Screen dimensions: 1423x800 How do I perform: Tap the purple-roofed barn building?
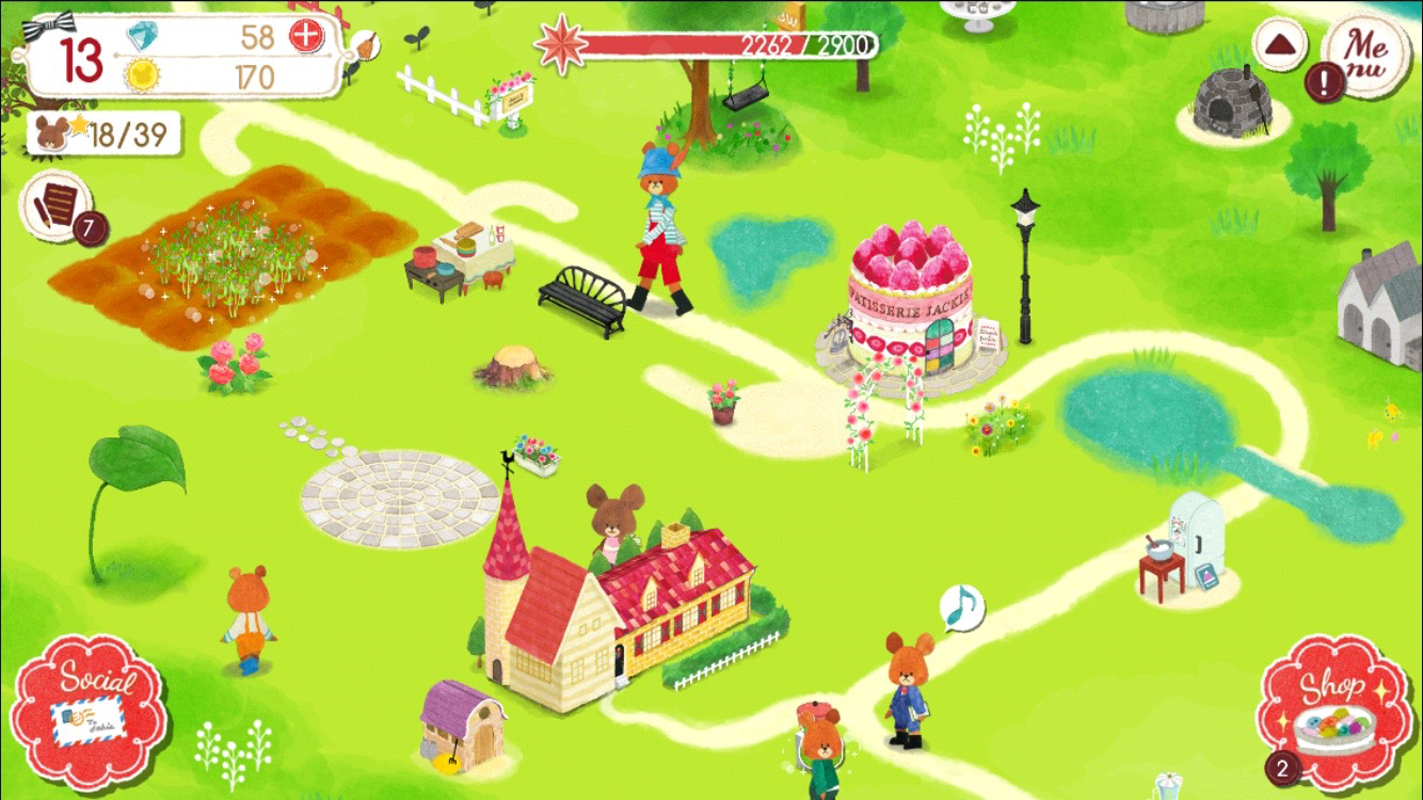pyautogui.click(x=463, y=725)
